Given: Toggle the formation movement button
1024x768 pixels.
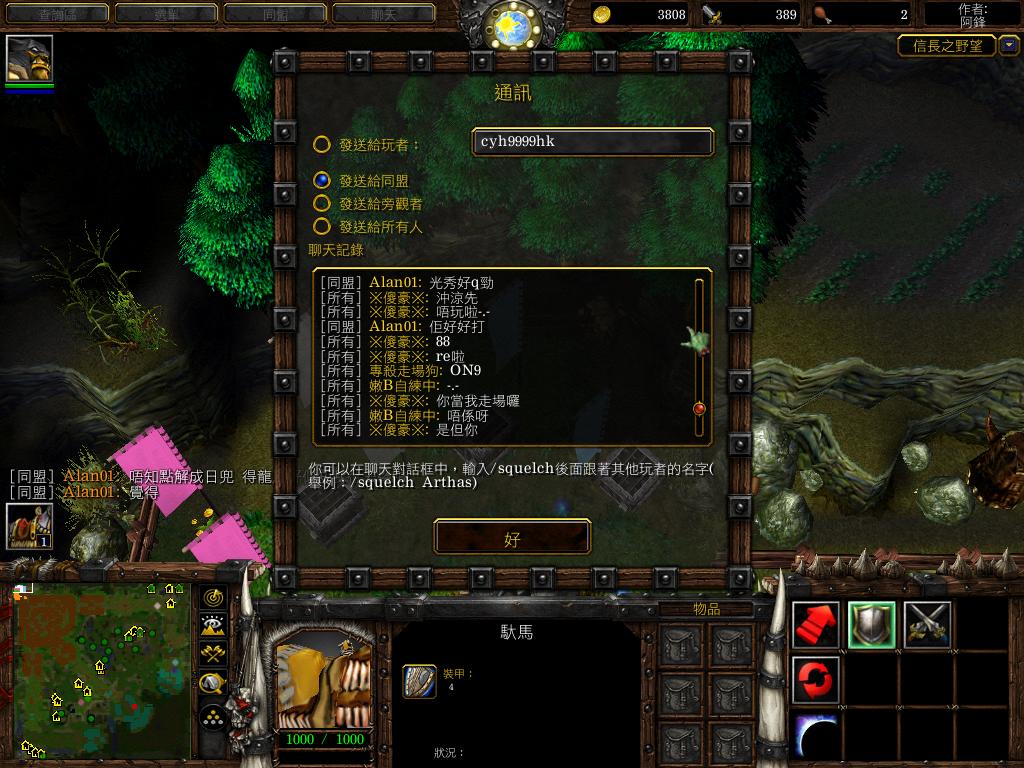Looking at the screenshot, I should [213, 716].
